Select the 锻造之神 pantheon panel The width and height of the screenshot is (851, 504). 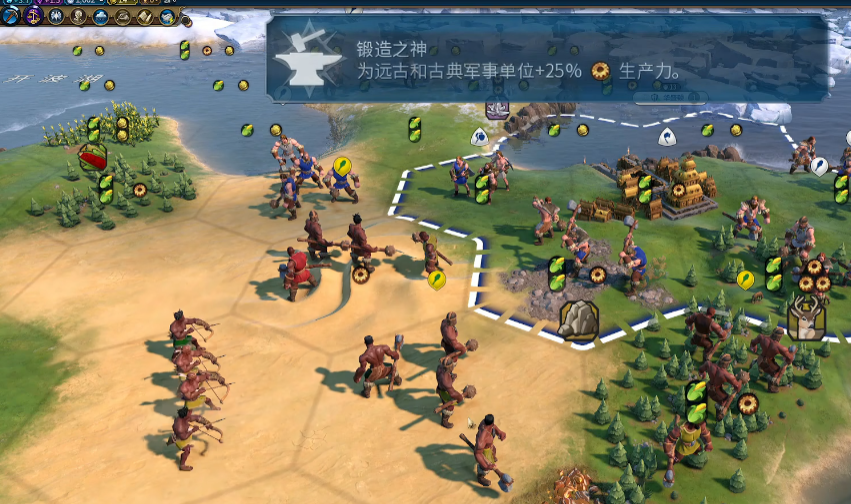[x=548, y=58]
